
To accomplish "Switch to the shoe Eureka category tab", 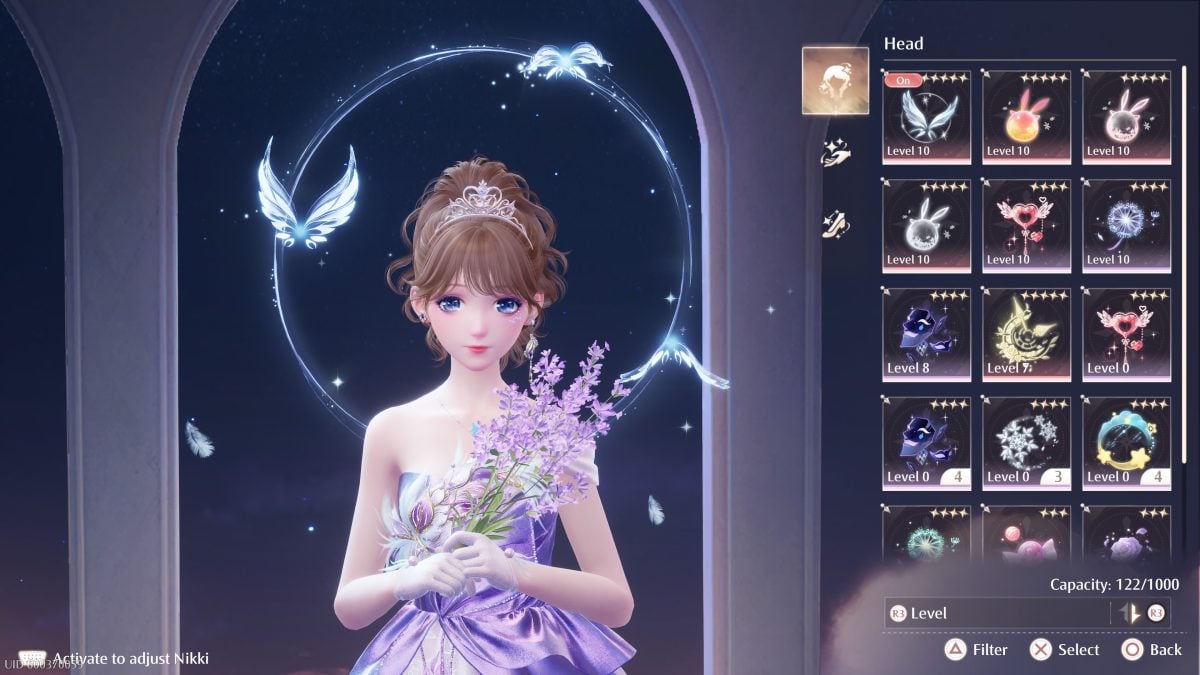I will coord(835,223).
